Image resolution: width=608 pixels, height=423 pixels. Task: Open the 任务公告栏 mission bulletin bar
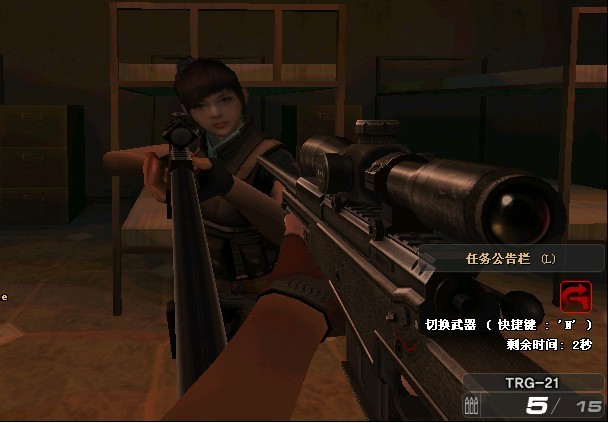[510, 258]
